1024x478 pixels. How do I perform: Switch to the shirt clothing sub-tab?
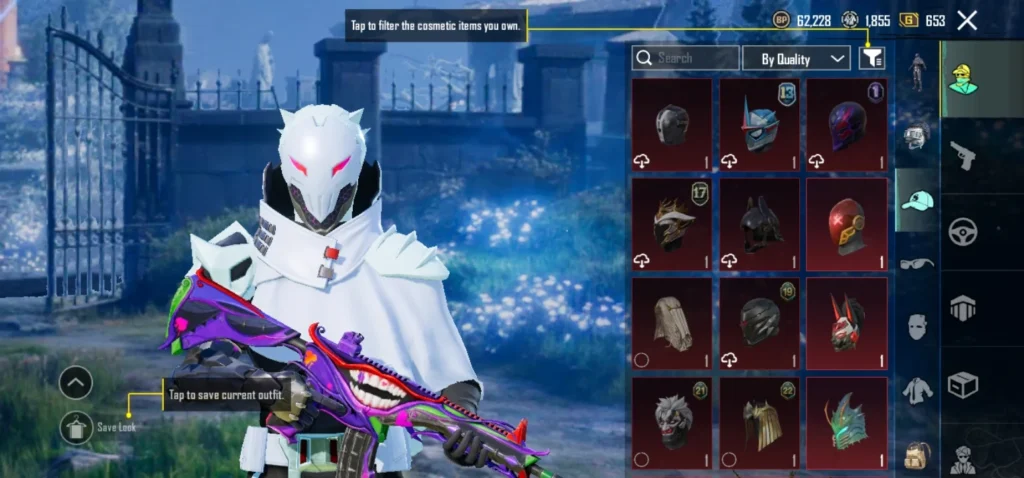(x=917, y=390)
